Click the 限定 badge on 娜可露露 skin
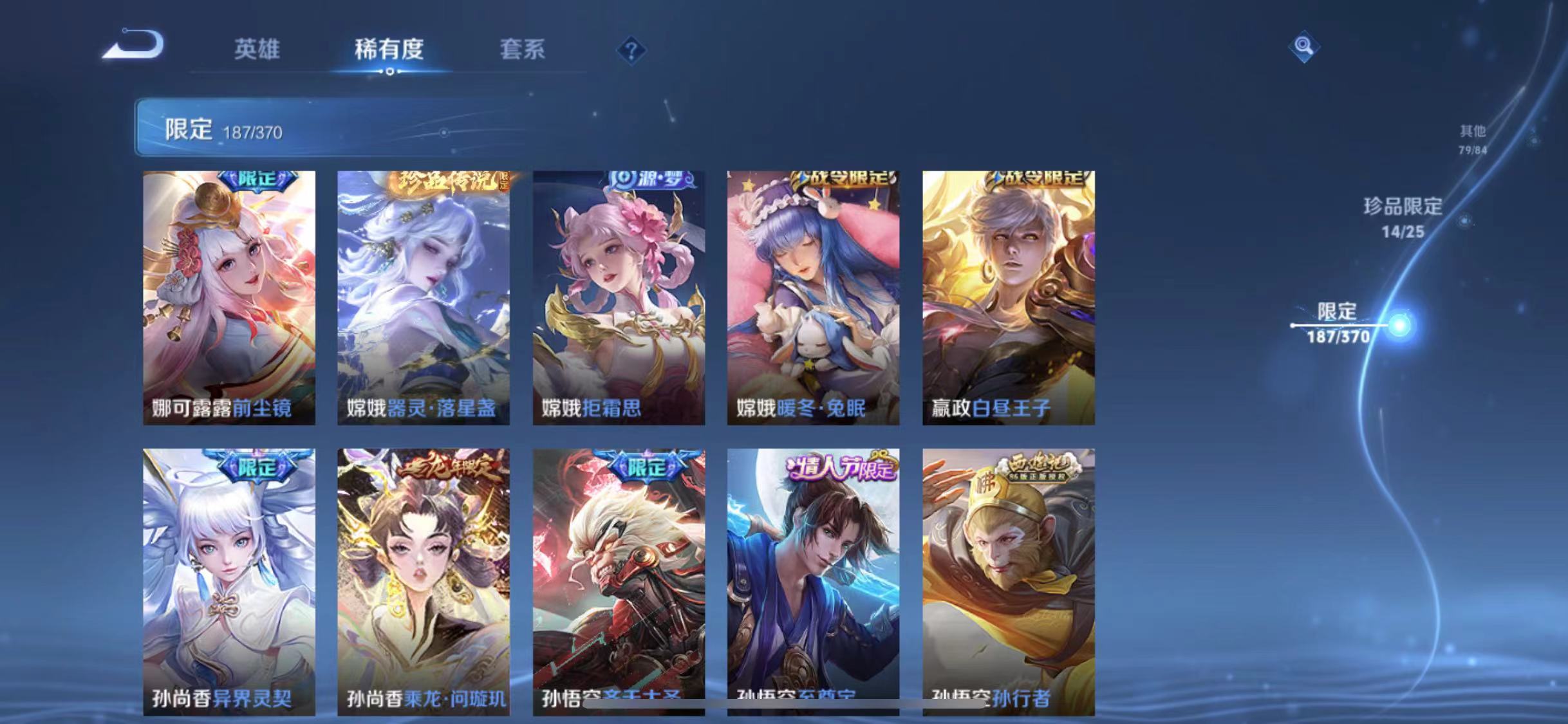1568x724 pixels. pyautogui.click(x=257, y=182)
